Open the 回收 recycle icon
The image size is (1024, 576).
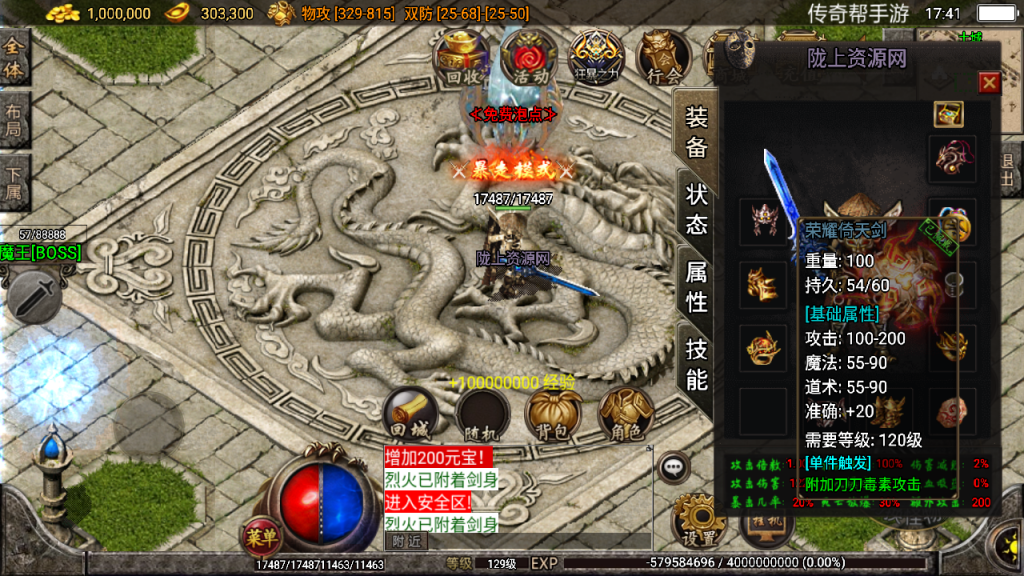[461, 57]
